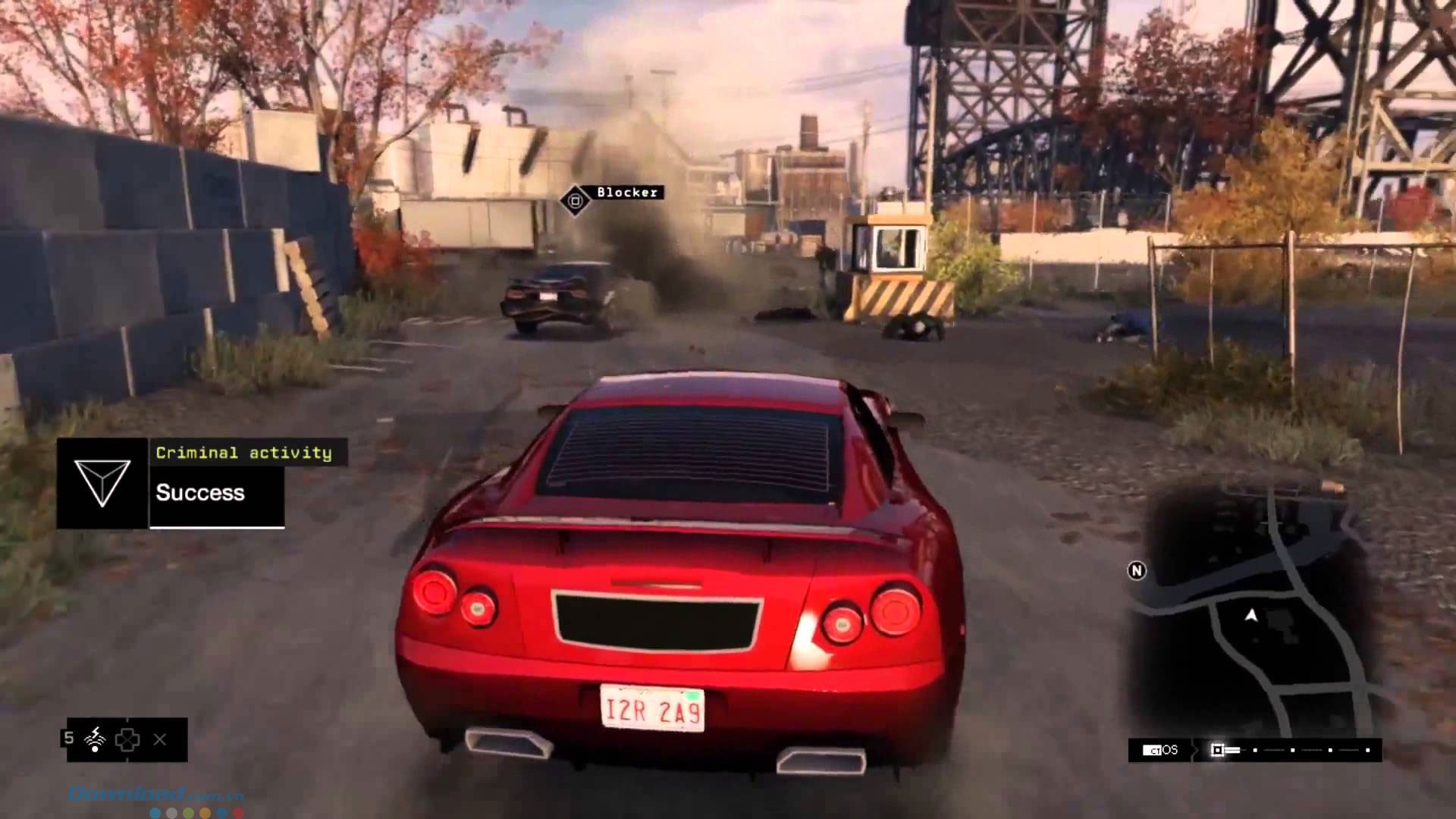The width and height of the screenshot is (1456, 819).
Task: Open the Criminal activity notification
Action: 244,453
